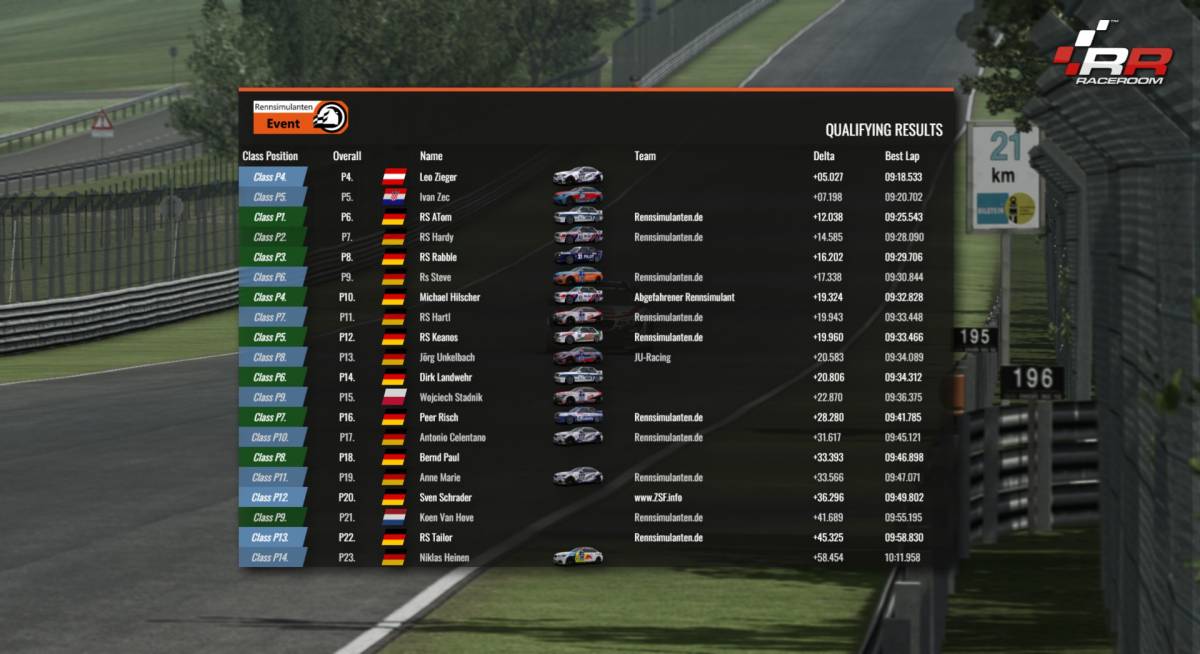
Task: Choose the RS ATom driver row
Action: pos(436,217)
